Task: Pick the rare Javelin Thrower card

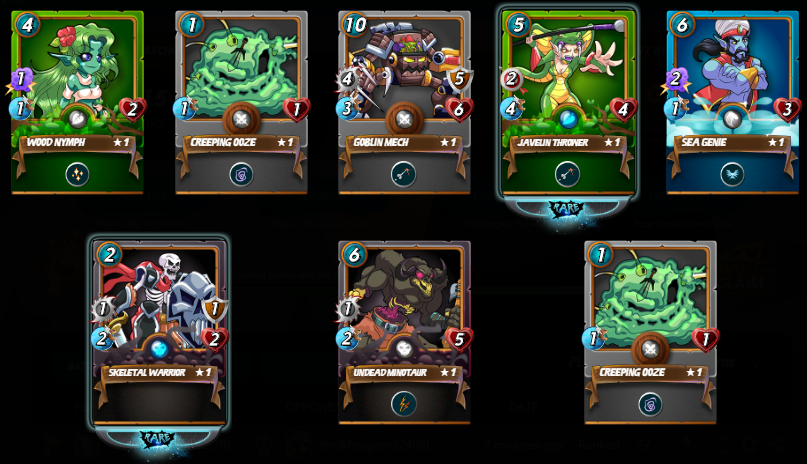Action: [568, 100]
